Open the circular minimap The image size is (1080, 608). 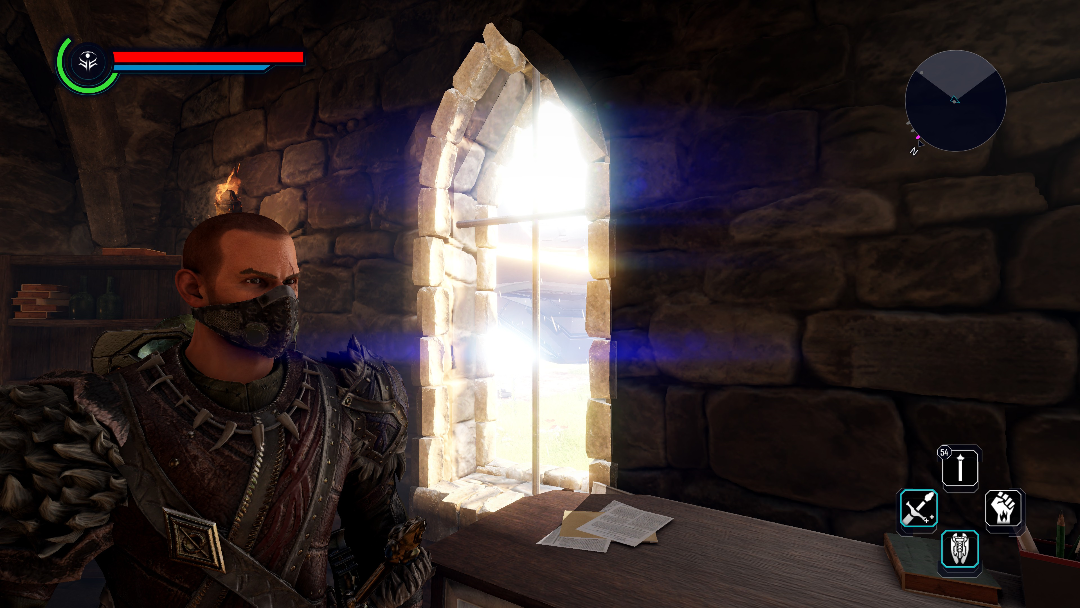pos(955,101)
